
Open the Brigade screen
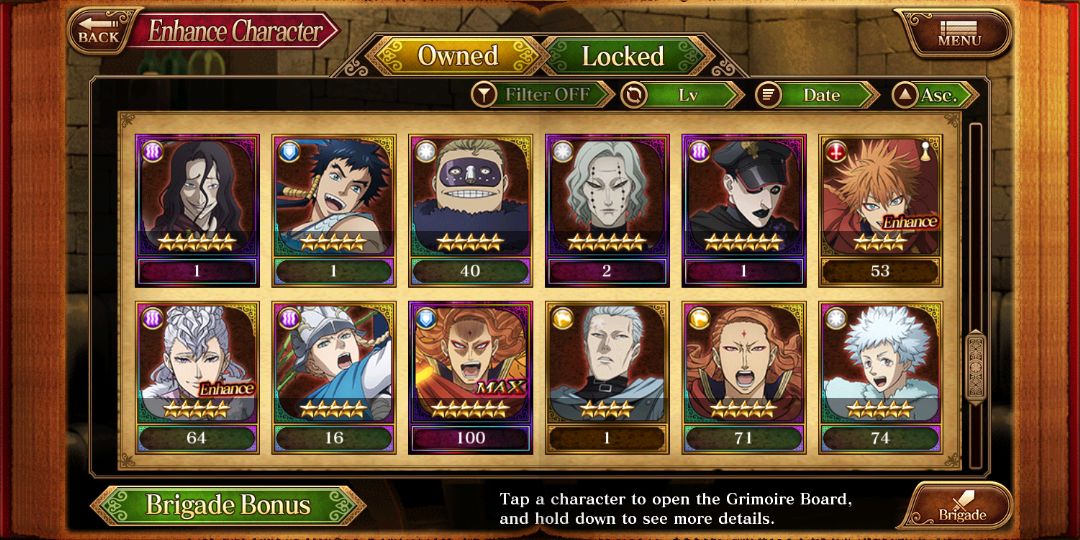pyautogui.click(x=960, y=506)
